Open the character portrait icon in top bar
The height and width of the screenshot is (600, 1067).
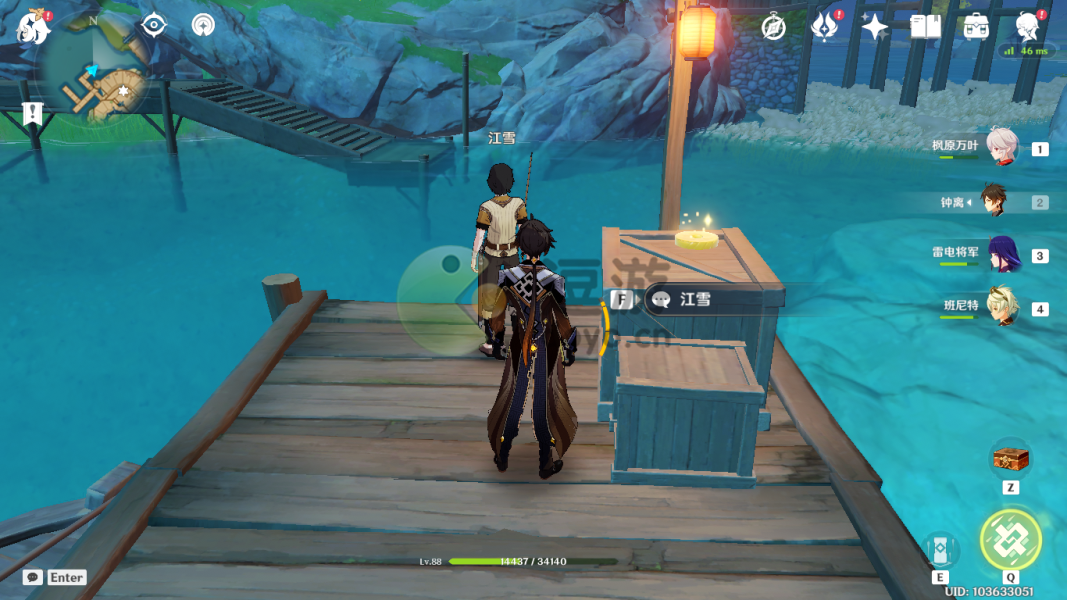pos(1027,25)
